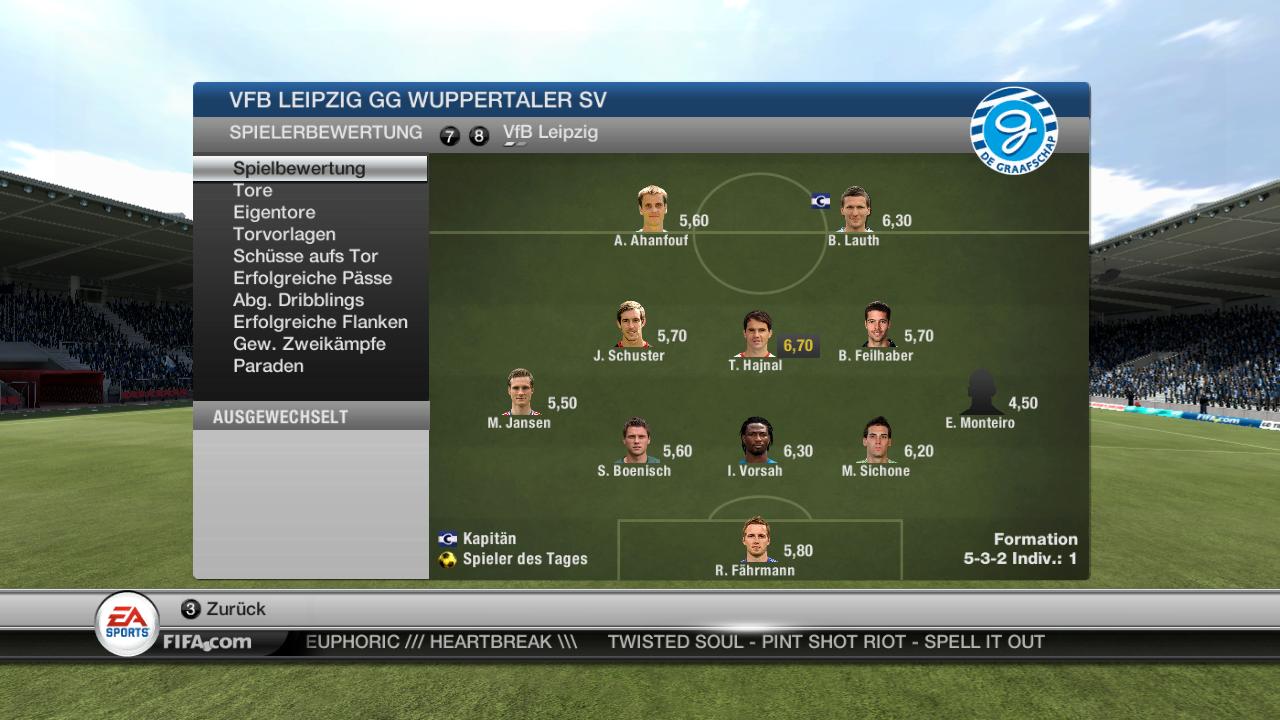Screen dimensions: 1280x720
Task: Select striker A. Ahanfouf's portrait
Action: click(x=652, y=210)
